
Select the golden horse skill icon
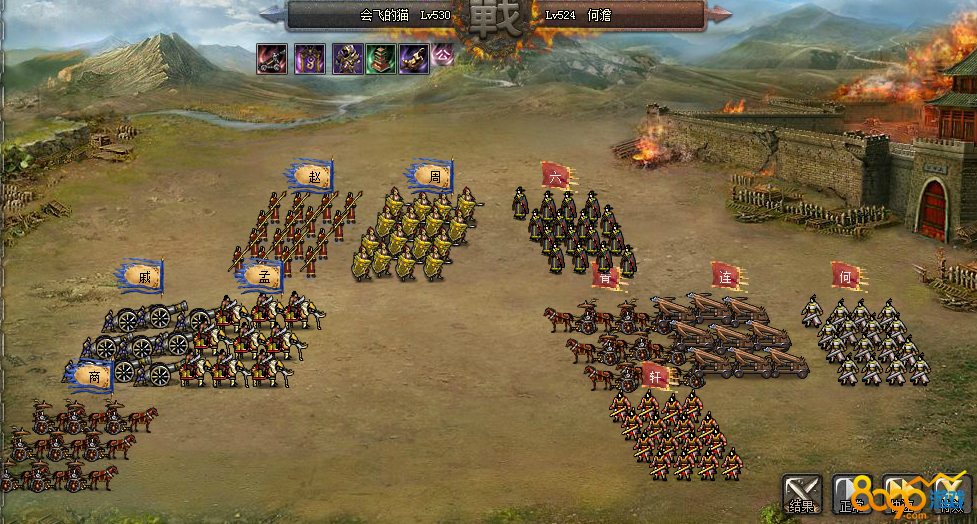click(x=414, y=59)
